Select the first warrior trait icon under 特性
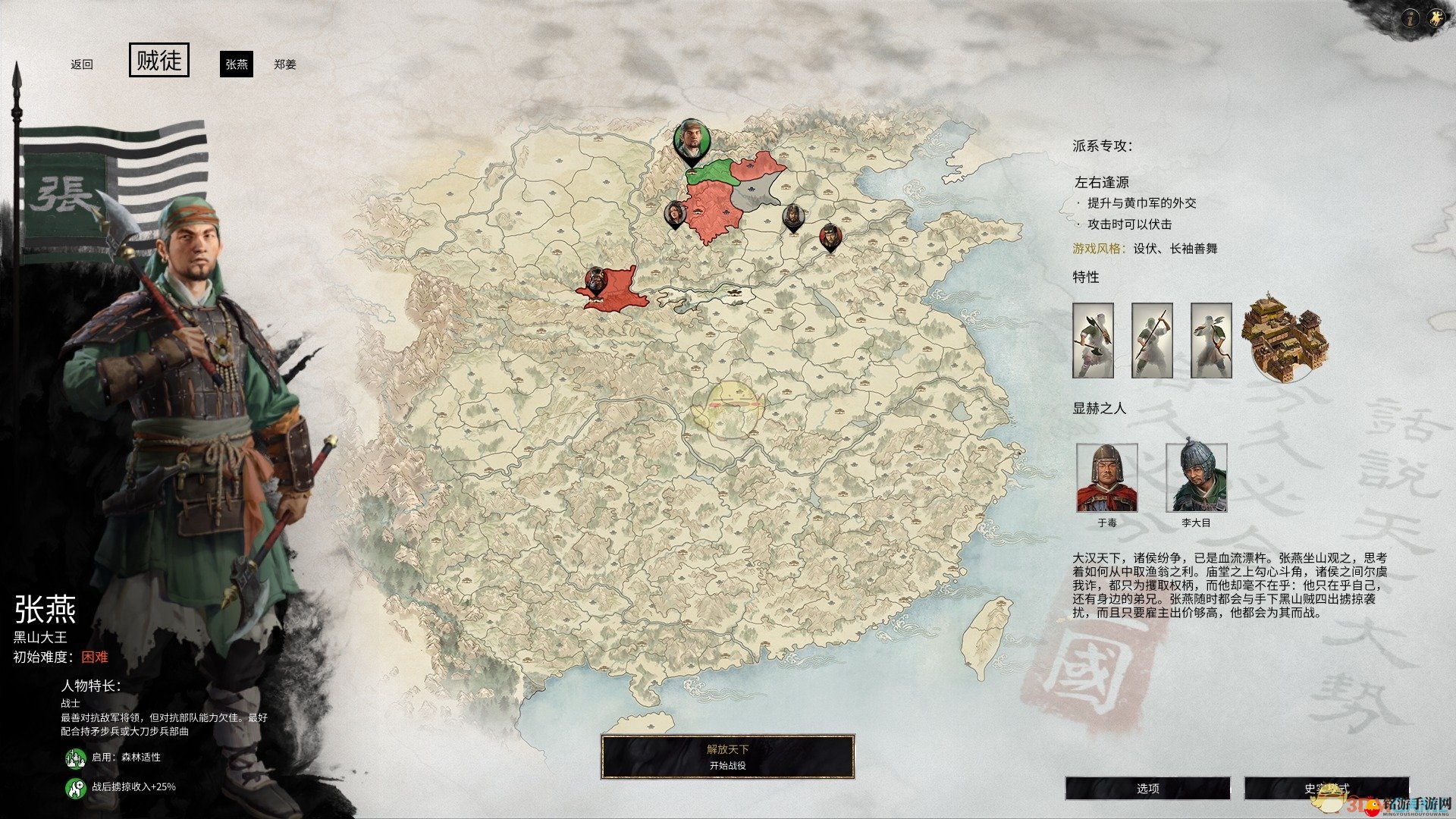Image resolution: width=1456 pixels, height=819 pixels. pyautogui.click(x=1094, y=341)
